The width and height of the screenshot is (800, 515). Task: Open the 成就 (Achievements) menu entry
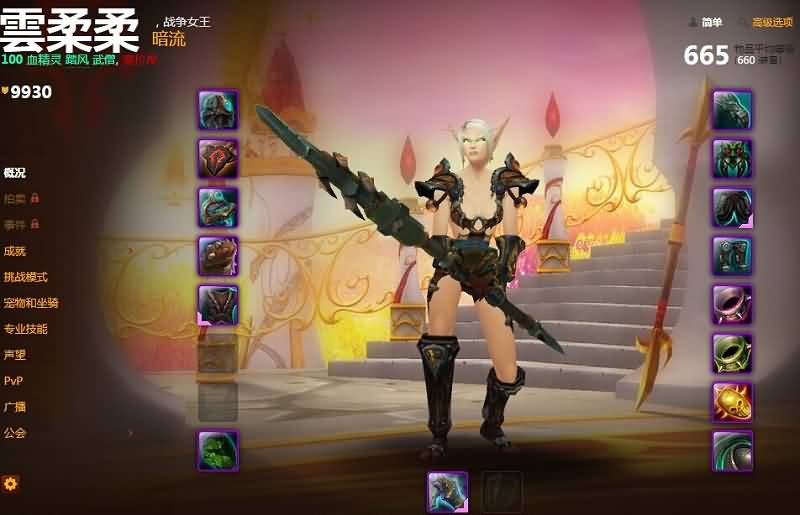pos(15,251)
